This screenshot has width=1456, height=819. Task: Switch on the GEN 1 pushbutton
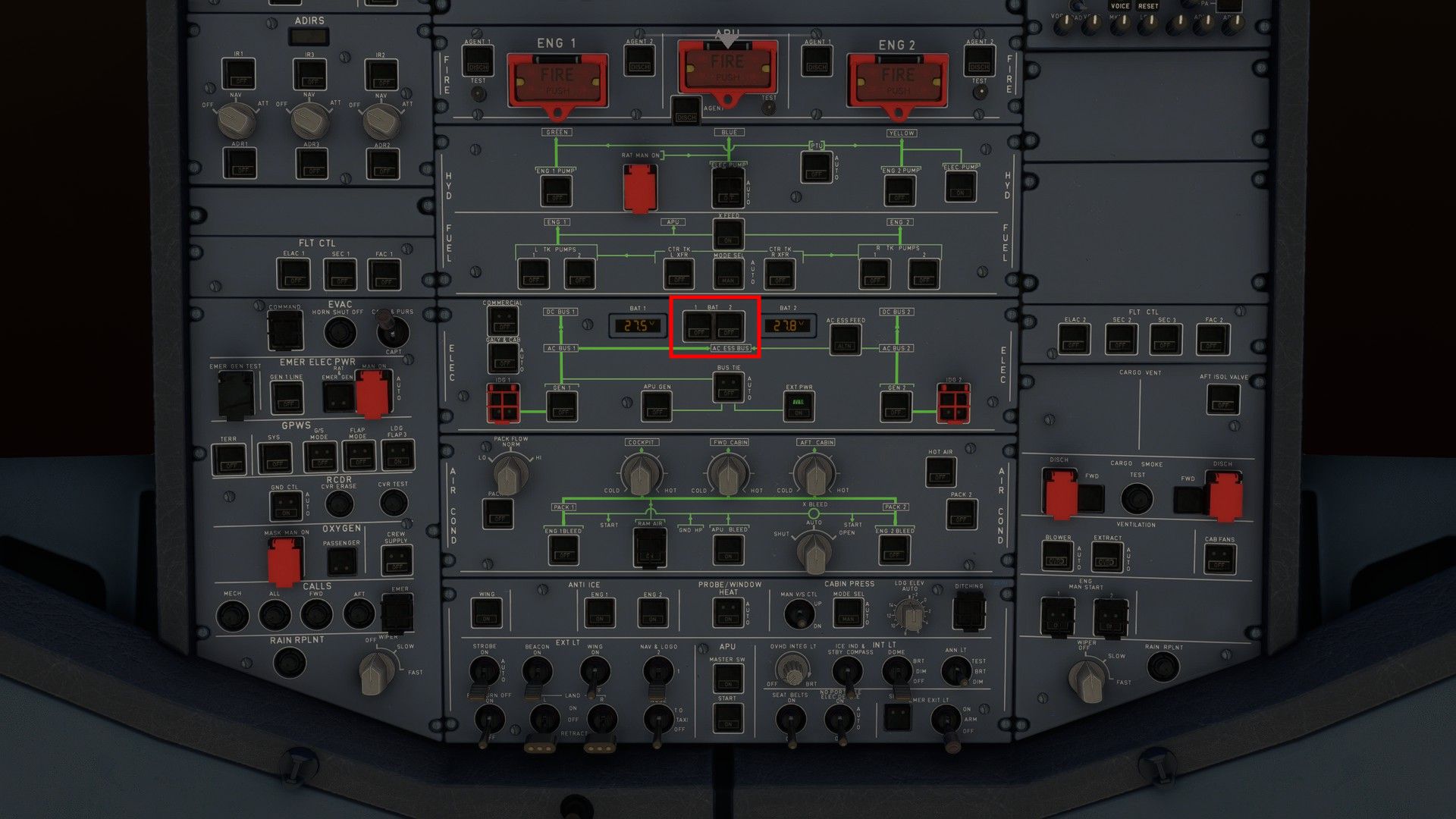coord(562,406)
